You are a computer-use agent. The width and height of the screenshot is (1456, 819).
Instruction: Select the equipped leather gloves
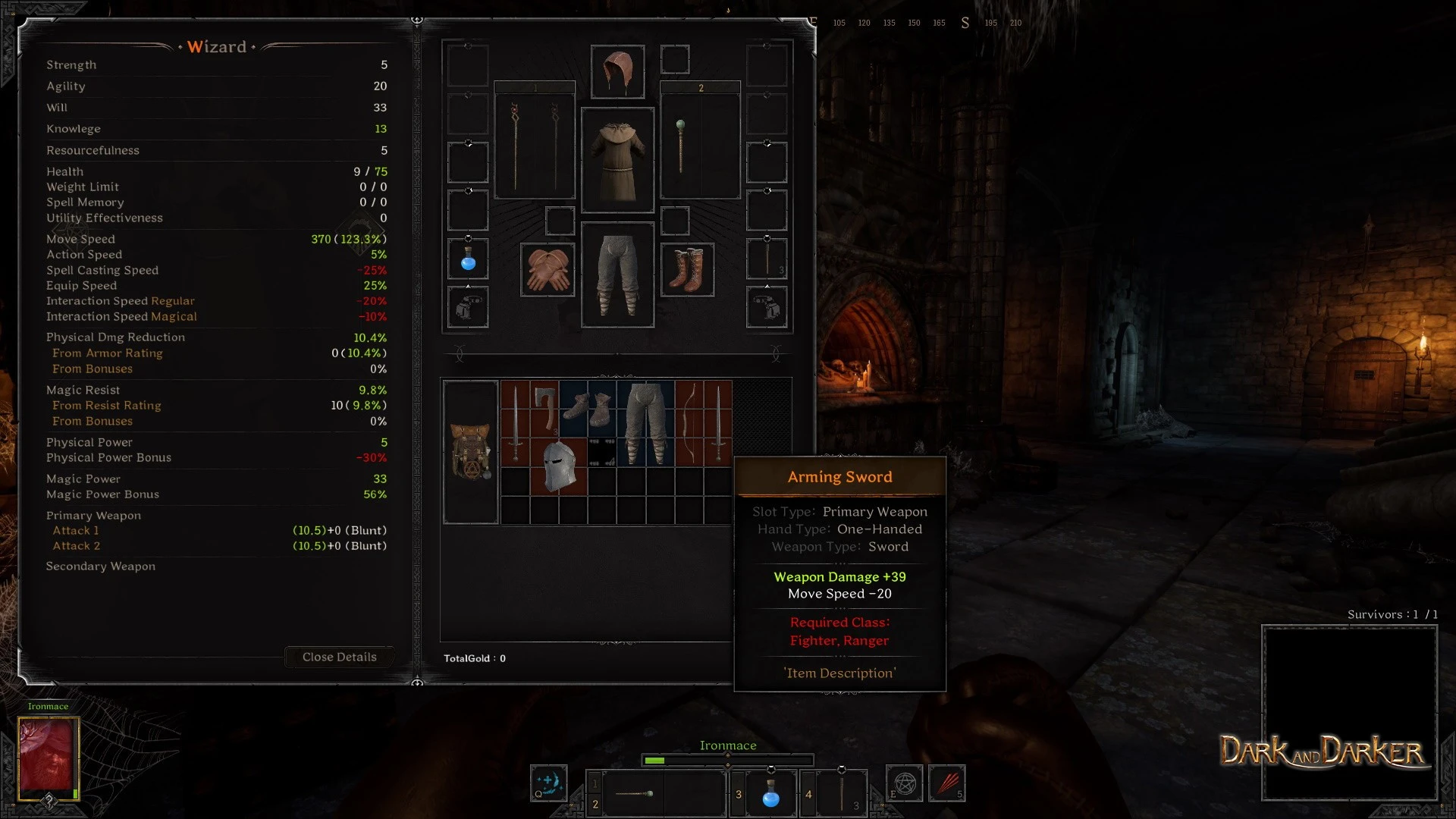(548, 270)
